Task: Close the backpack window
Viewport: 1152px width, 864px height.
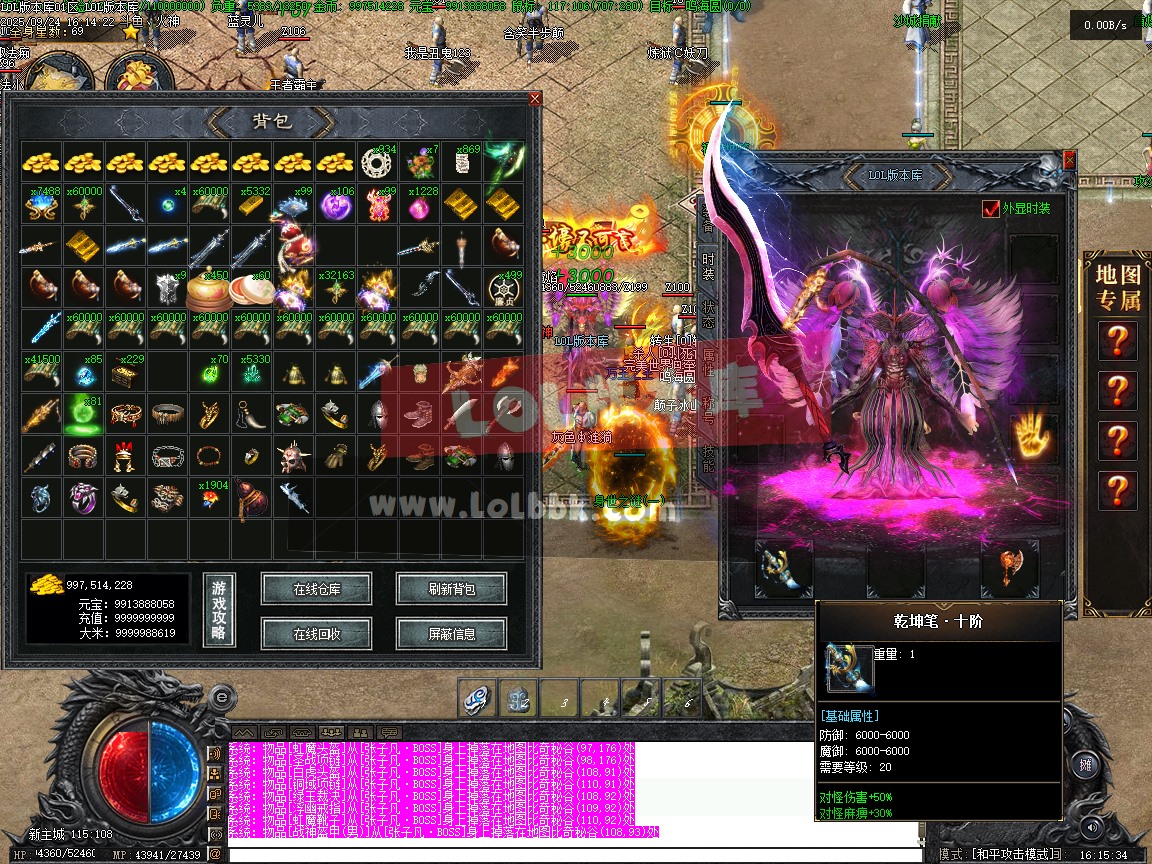Action: [534, 99]
